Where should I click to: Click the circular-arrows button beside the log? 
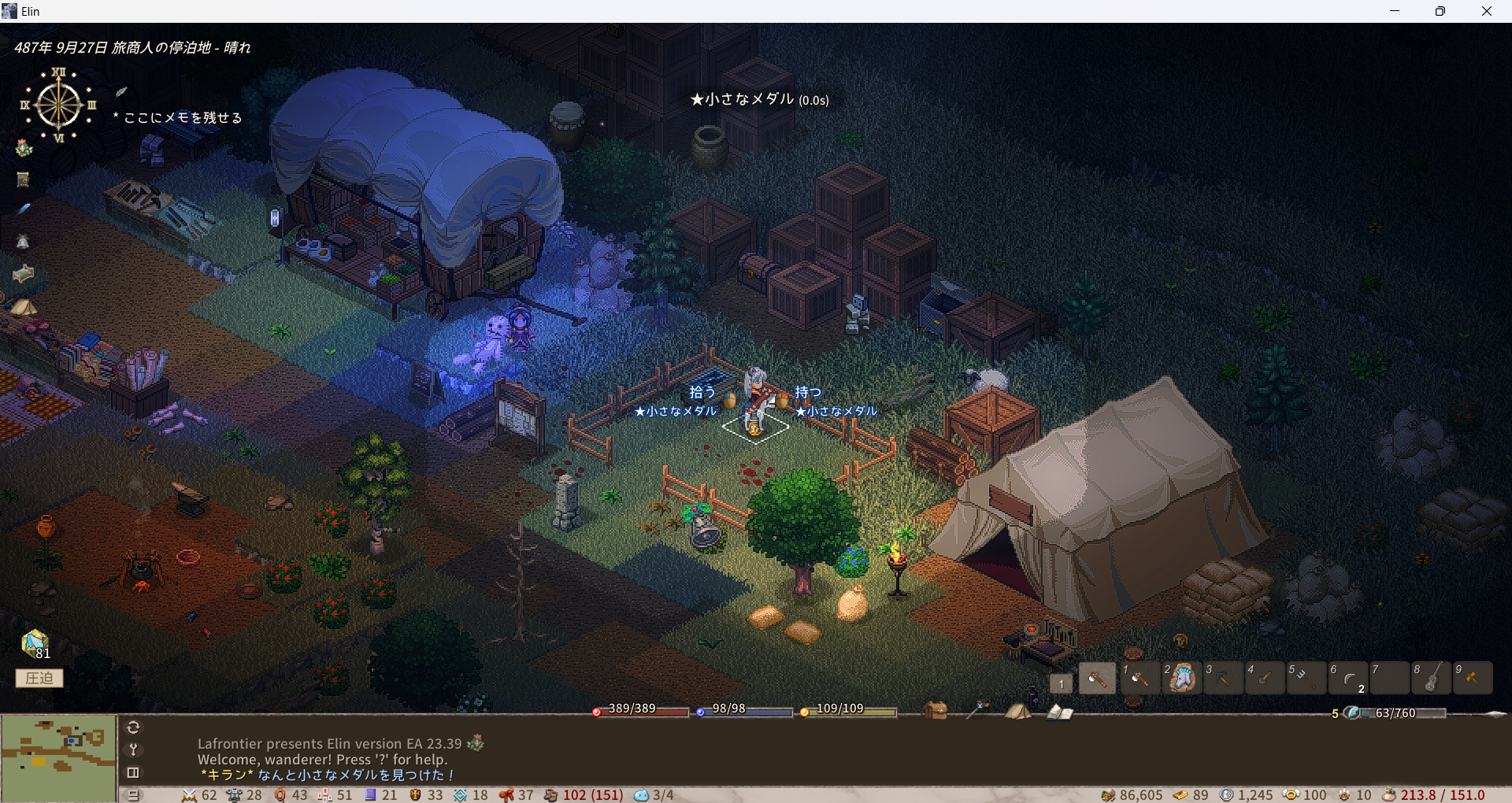point(133,727)
